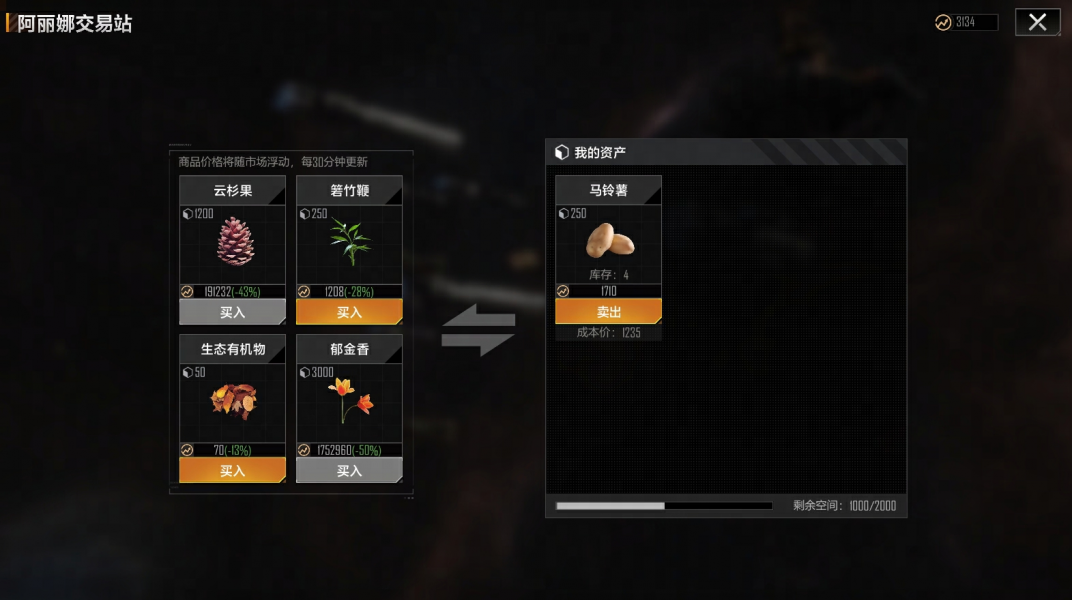Screen dimensions: 1072x600
Task: Close the trading station window
Action: [1037, 22]
